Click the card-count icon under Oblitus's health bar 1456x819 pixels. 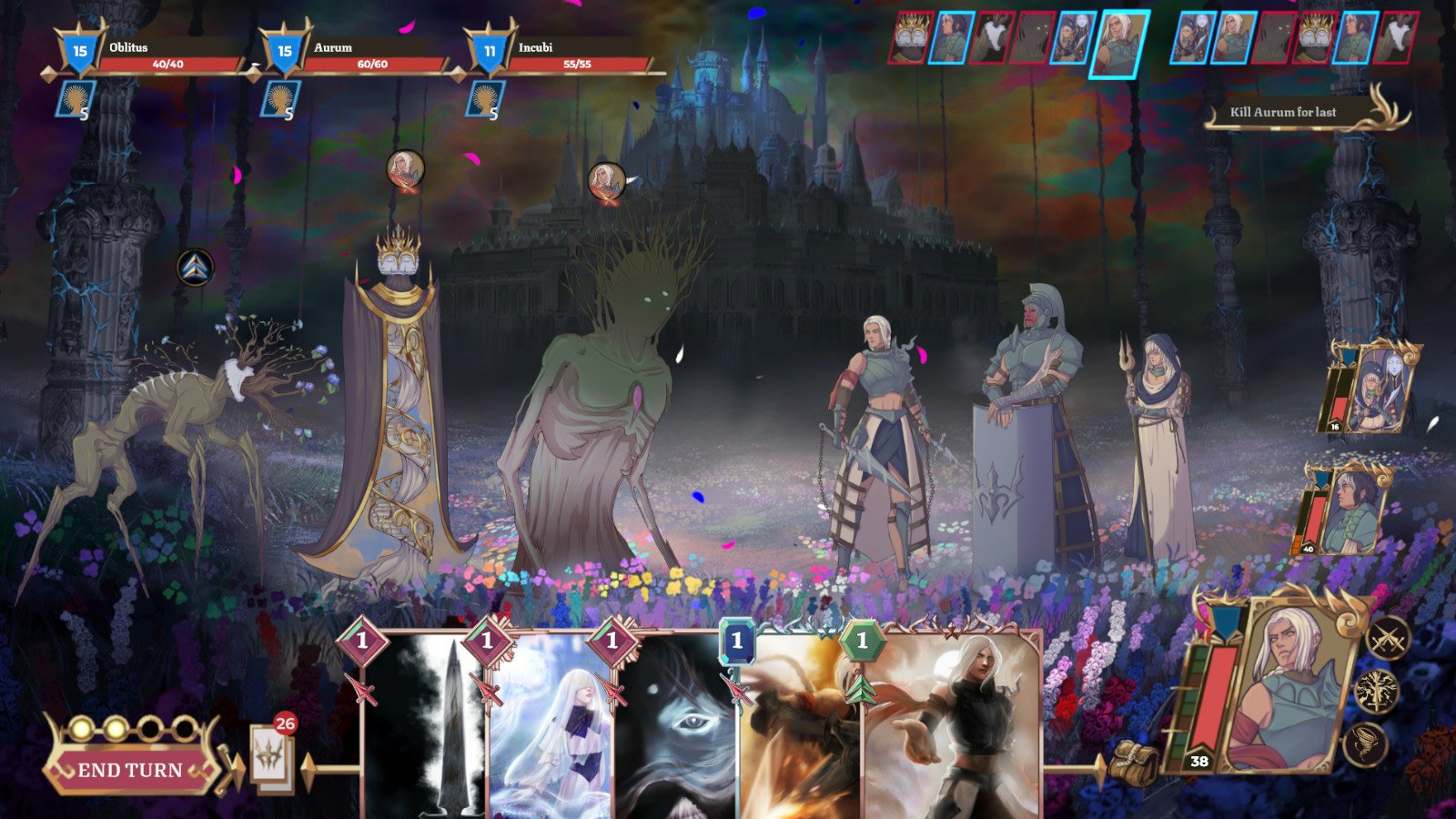[79, 100]
